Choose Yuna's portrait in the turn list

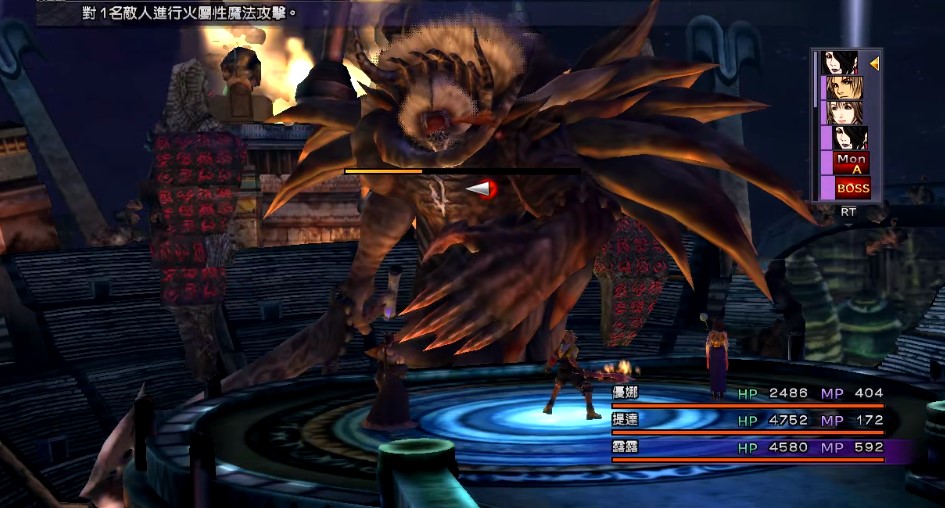pyautogui.click(x=845, y=112)
